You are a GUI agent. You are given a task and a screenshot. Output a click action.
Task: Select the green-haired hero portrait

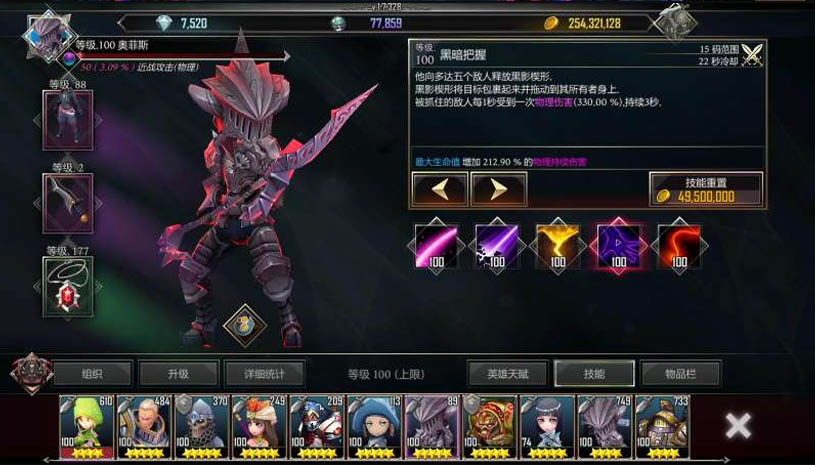pos(87,426)
